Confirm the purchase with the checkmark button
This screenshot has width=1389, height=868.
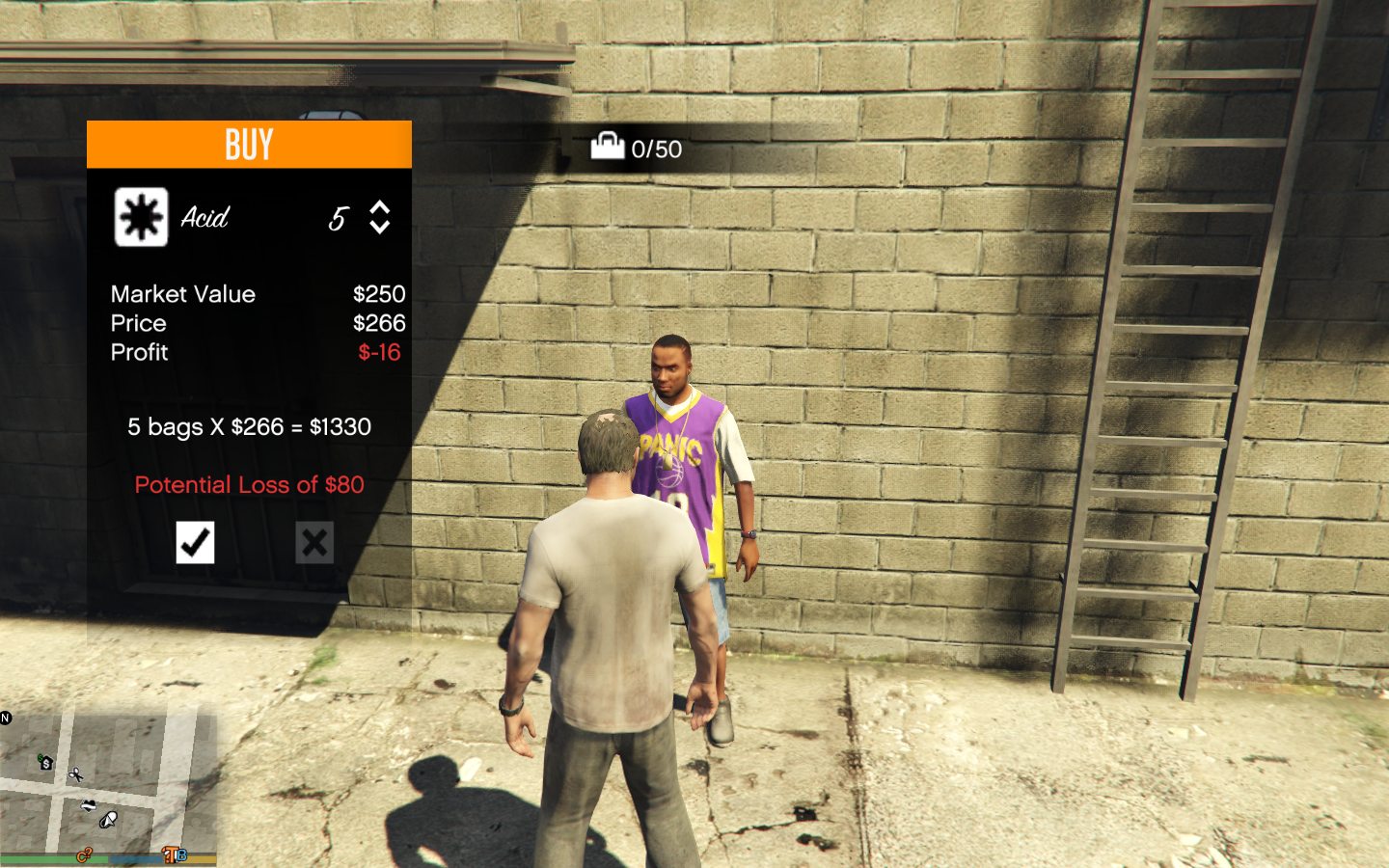(195, 542)
